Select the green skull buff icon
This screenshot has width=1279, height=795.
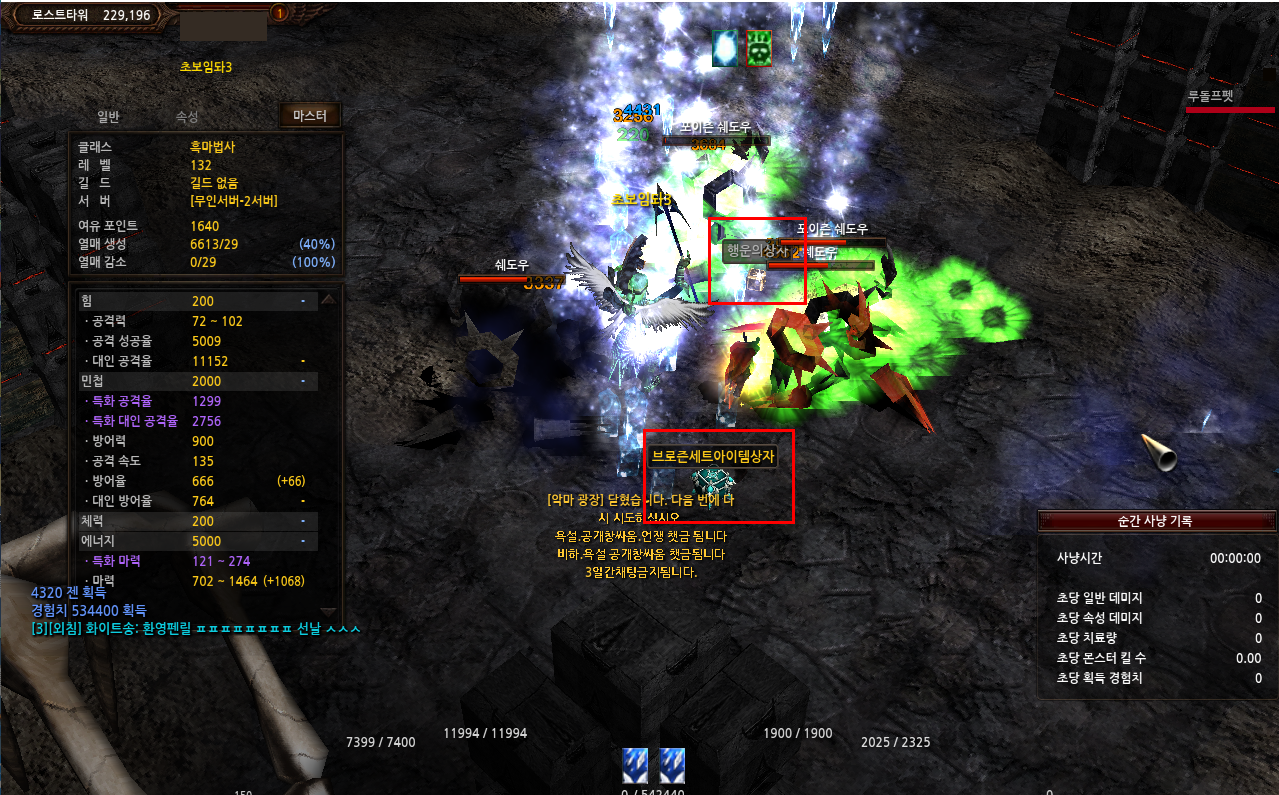tap(759, 48)
